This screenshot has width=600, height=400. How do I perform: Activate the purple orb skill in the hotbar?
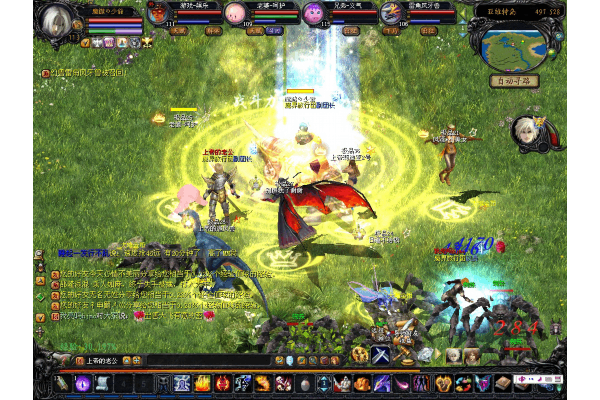click(84, 383)
